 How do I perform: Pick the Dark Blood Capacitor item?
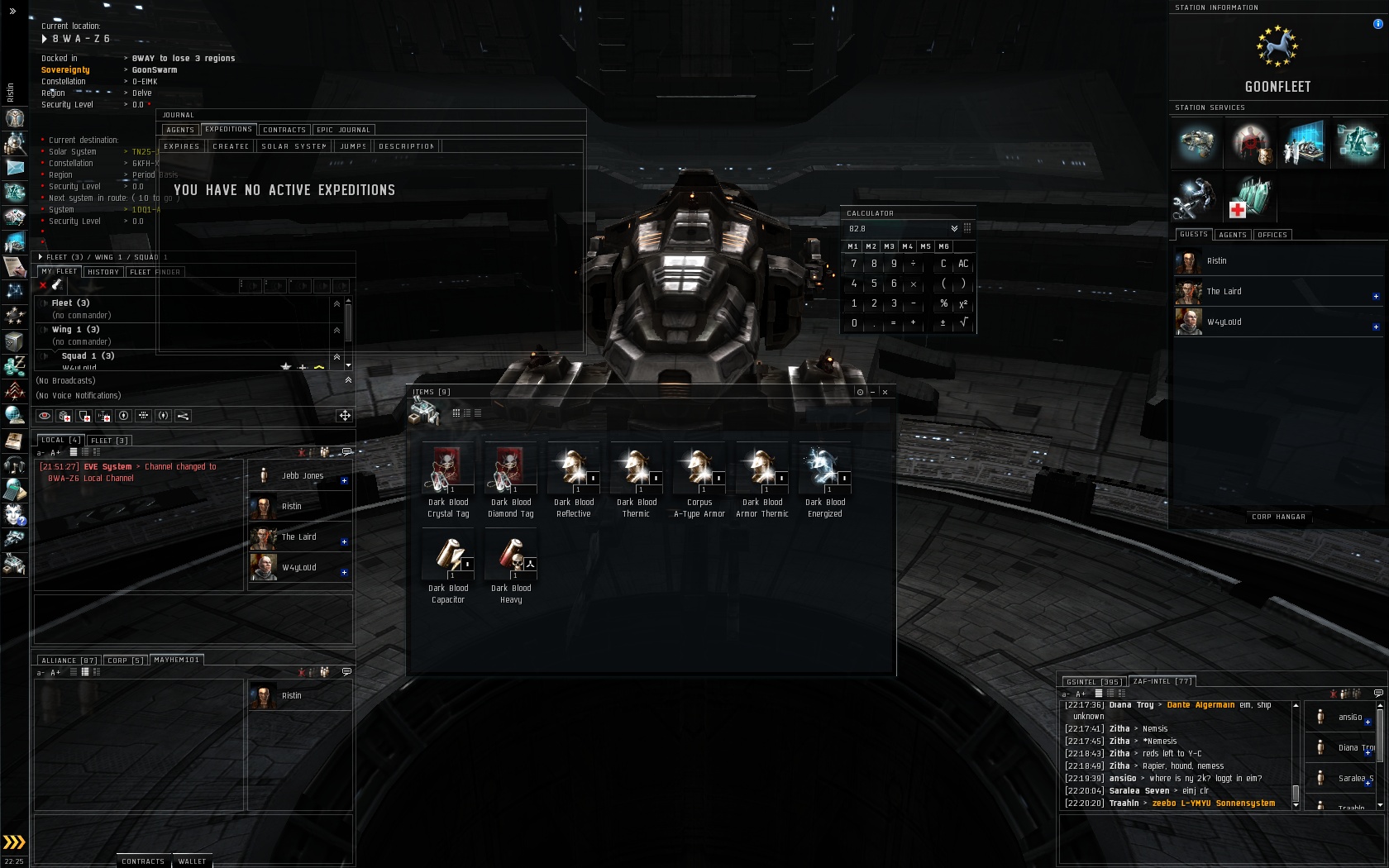[x=447, y=567]
